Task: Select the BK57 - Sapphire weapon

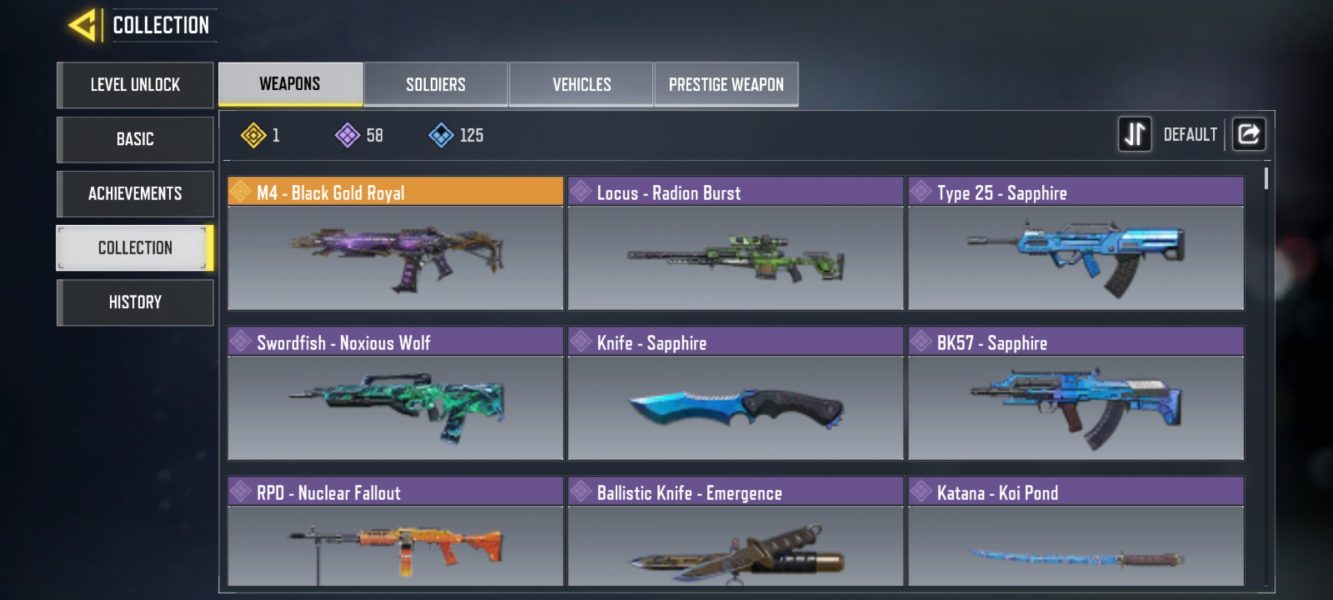Action: coord(1075,395)
